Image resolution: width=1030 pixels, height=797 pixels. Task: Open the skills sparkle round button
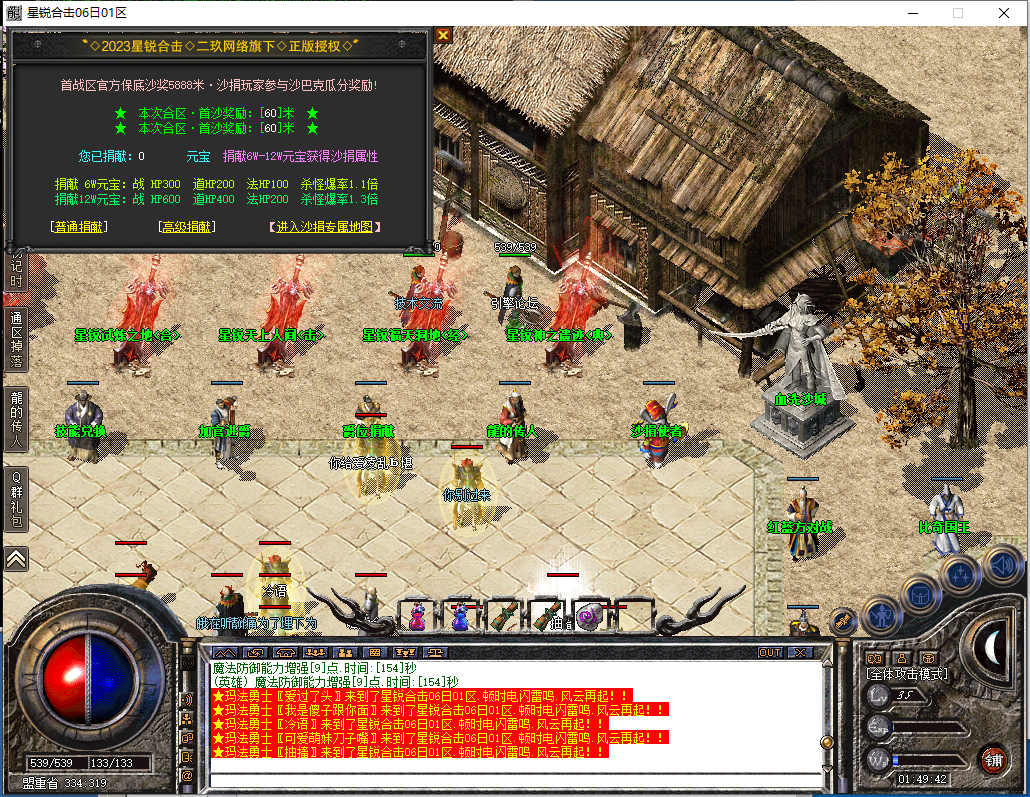[961, 575]
